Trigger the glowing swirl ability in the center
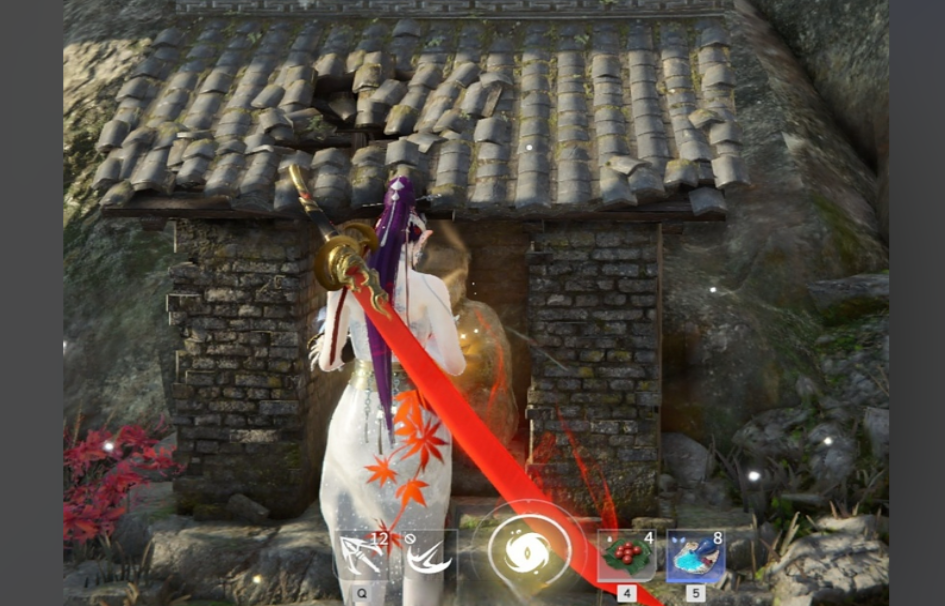The width and height of the screenshot is (945, 606). point(529,548)
